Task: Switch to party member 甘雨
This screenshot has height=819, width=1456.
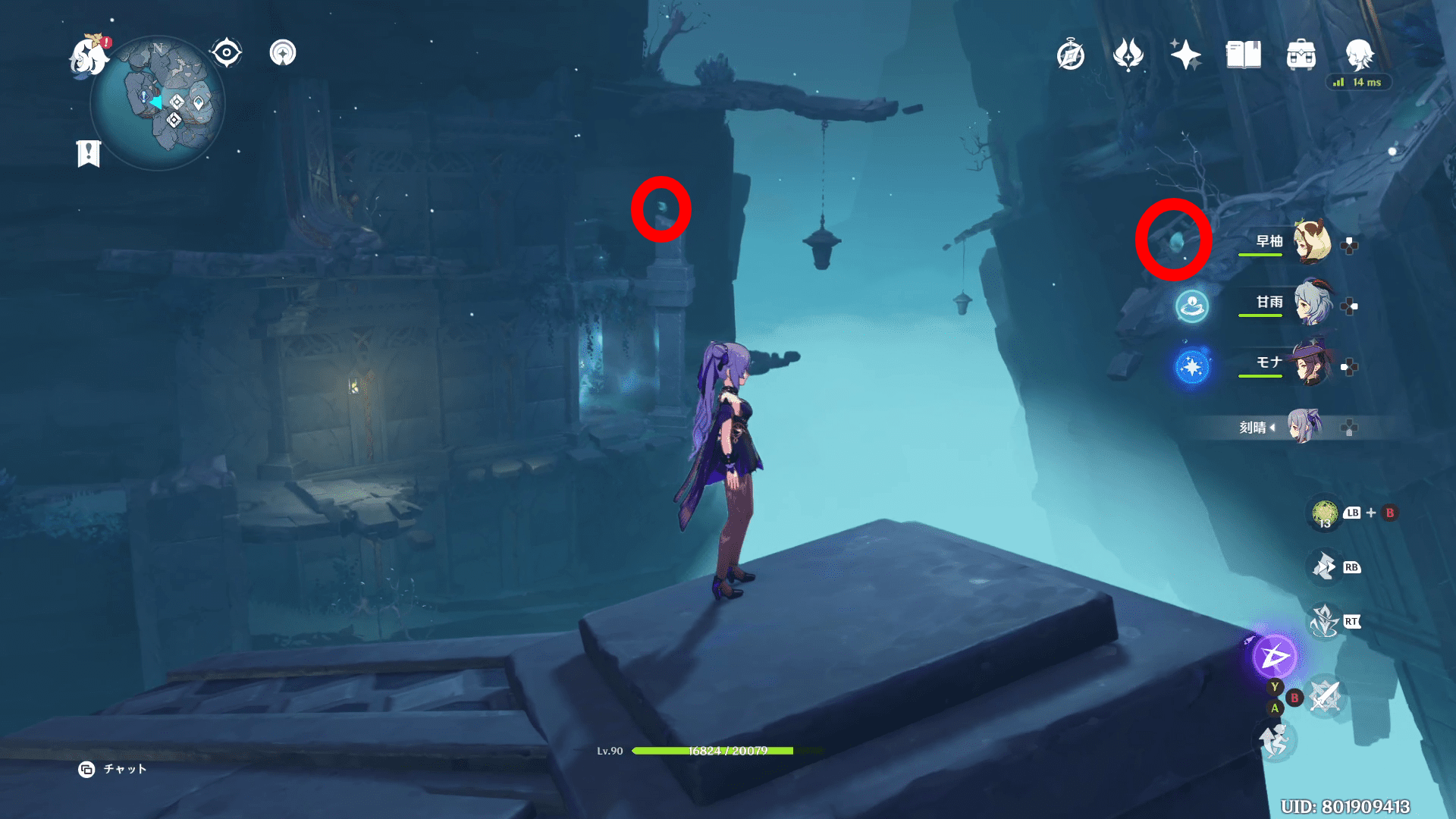Action: coord(1312,303)
